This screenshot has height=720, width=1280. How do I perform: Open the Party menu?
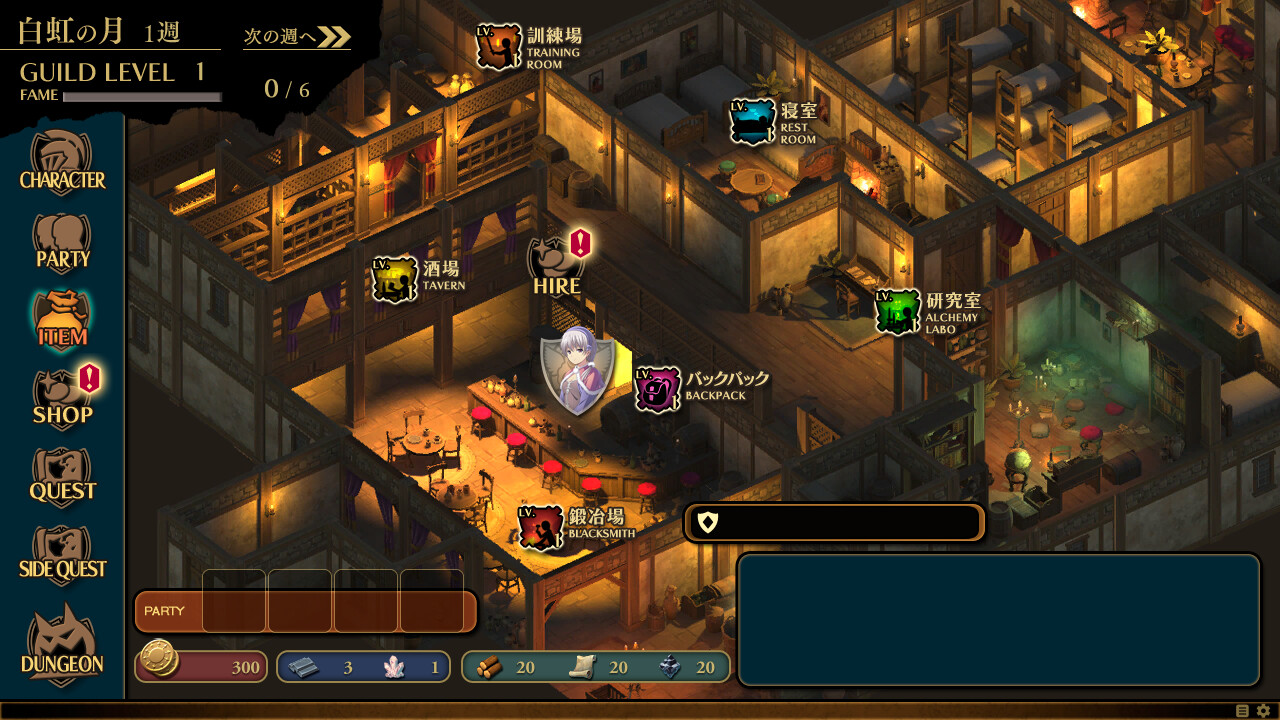tap(62, 243)
